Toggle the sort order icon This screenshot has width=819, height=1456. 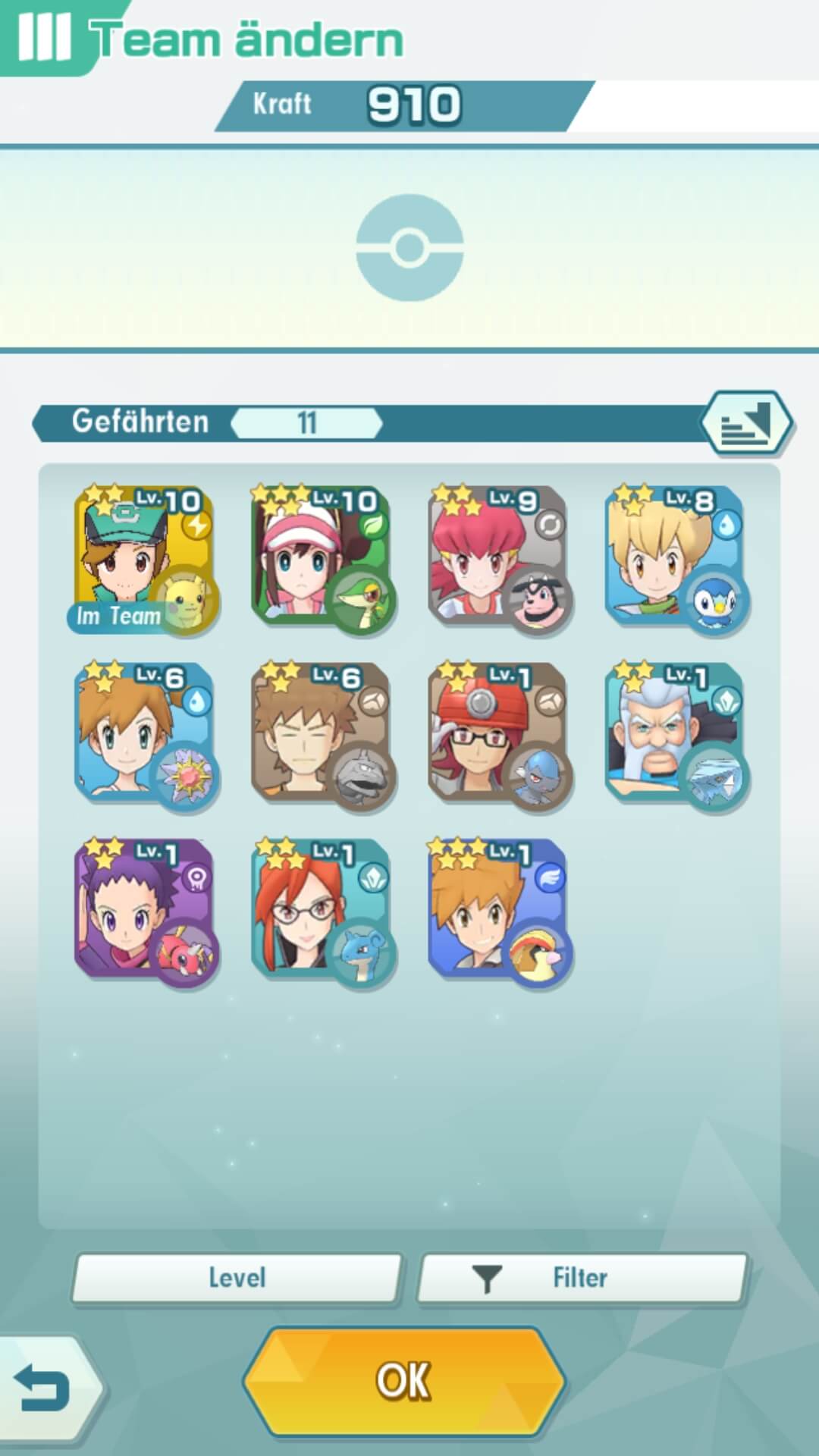click(x=745, y=422)
